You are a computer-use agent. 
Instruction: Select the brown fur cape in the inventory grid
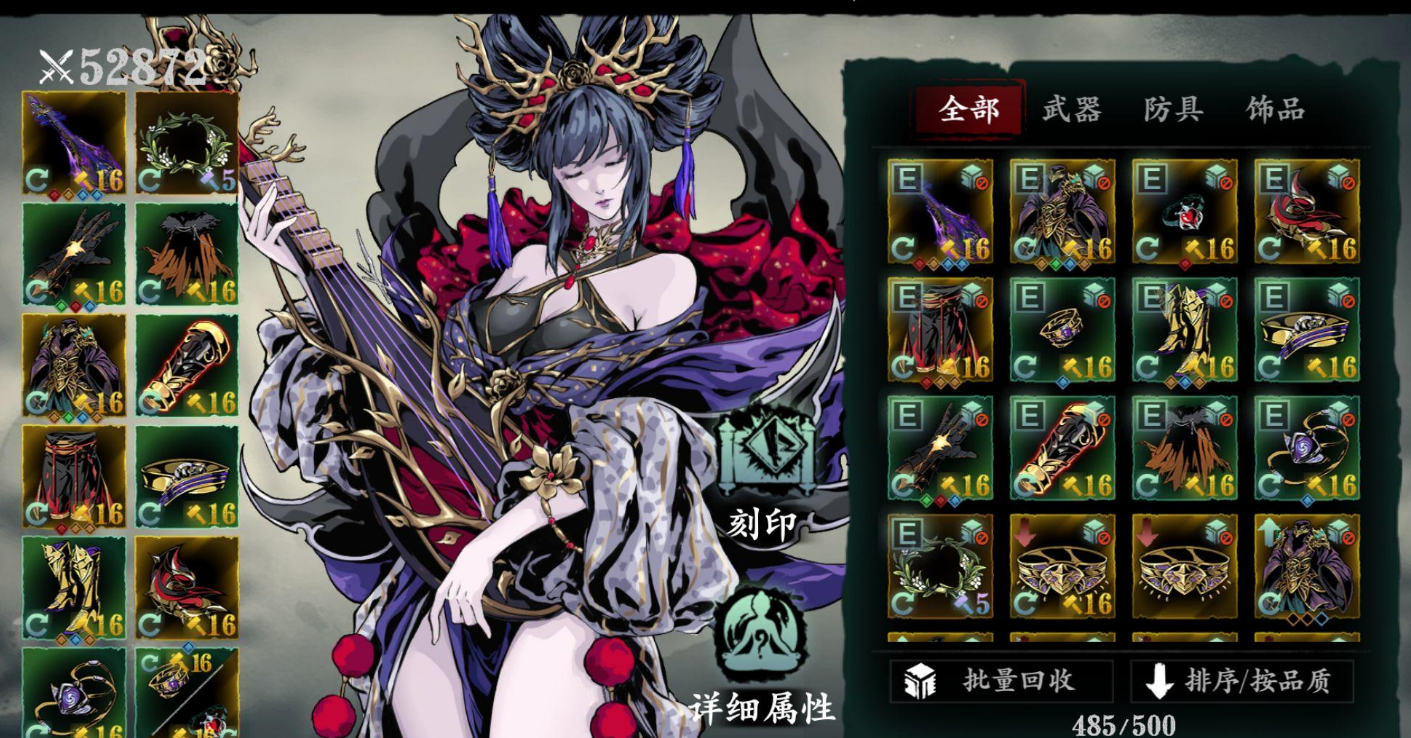tap(1184, 448)
